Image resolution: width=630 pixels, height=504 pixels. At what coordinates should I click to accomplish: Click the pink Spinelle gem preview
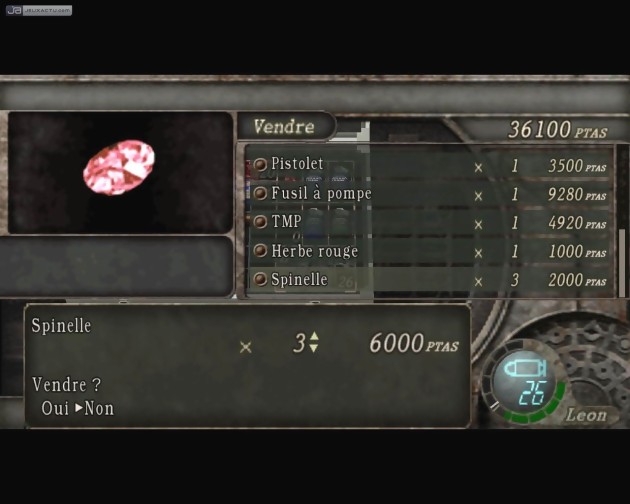[119, 167]
